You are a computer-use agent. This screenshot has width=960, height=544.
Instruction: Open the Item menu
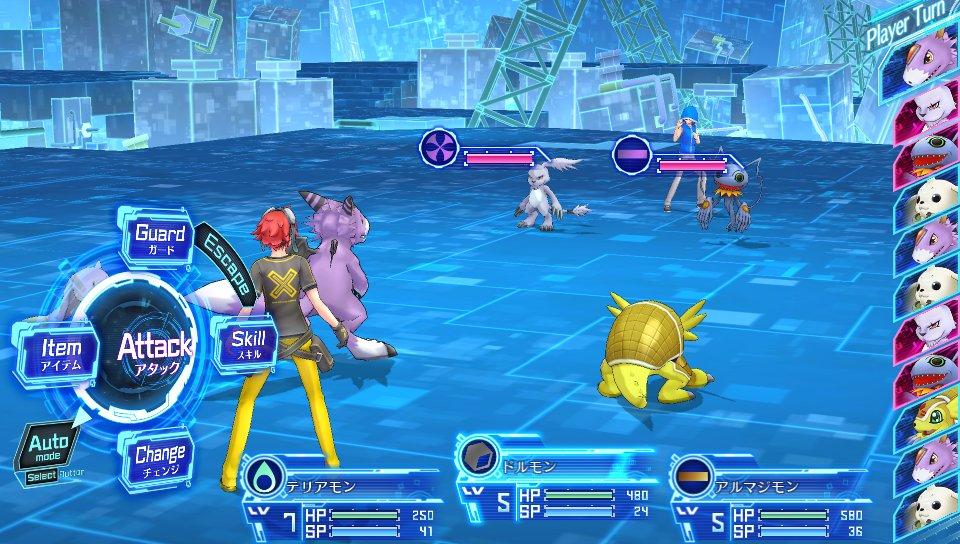click(x=61, y=353)
